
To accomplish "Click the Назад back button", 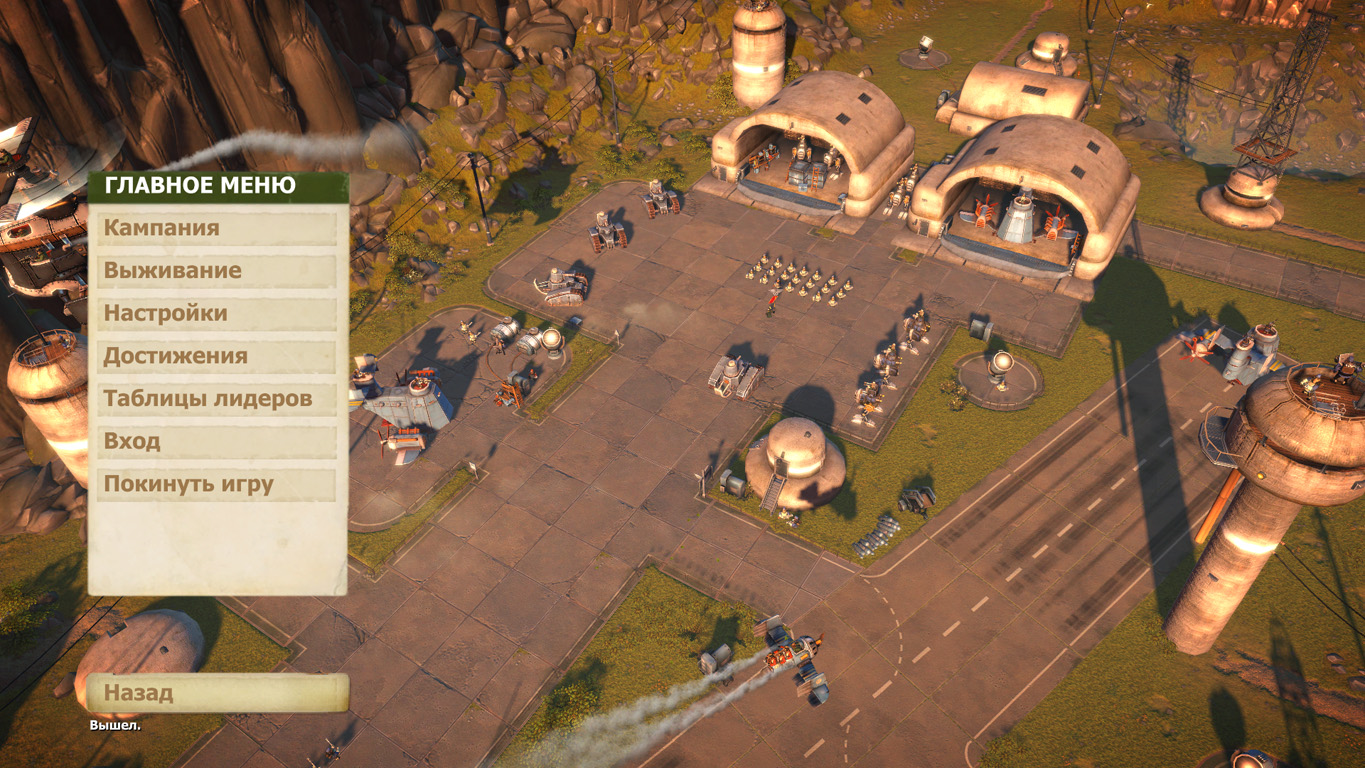I will click(217, 693).
